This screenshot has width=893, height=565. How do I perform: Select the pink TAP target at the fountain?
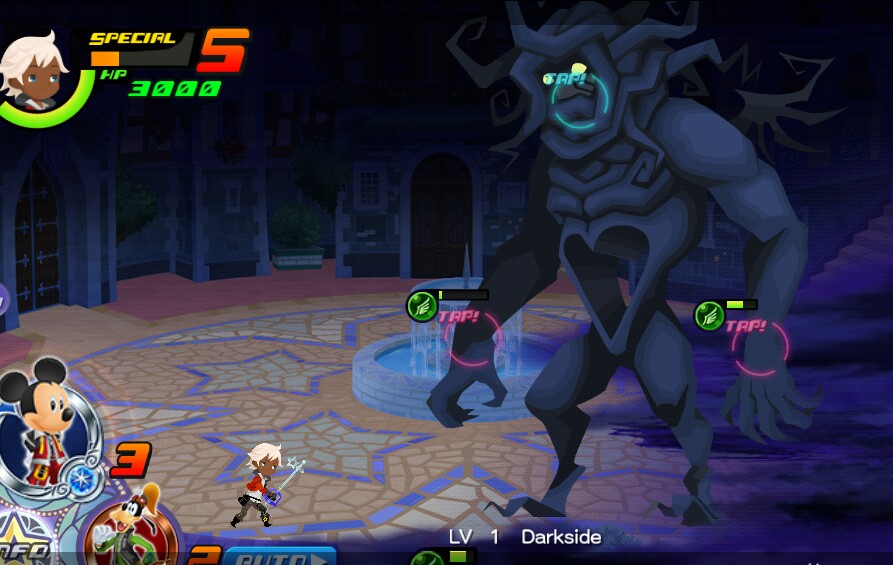tap(472, 339)
